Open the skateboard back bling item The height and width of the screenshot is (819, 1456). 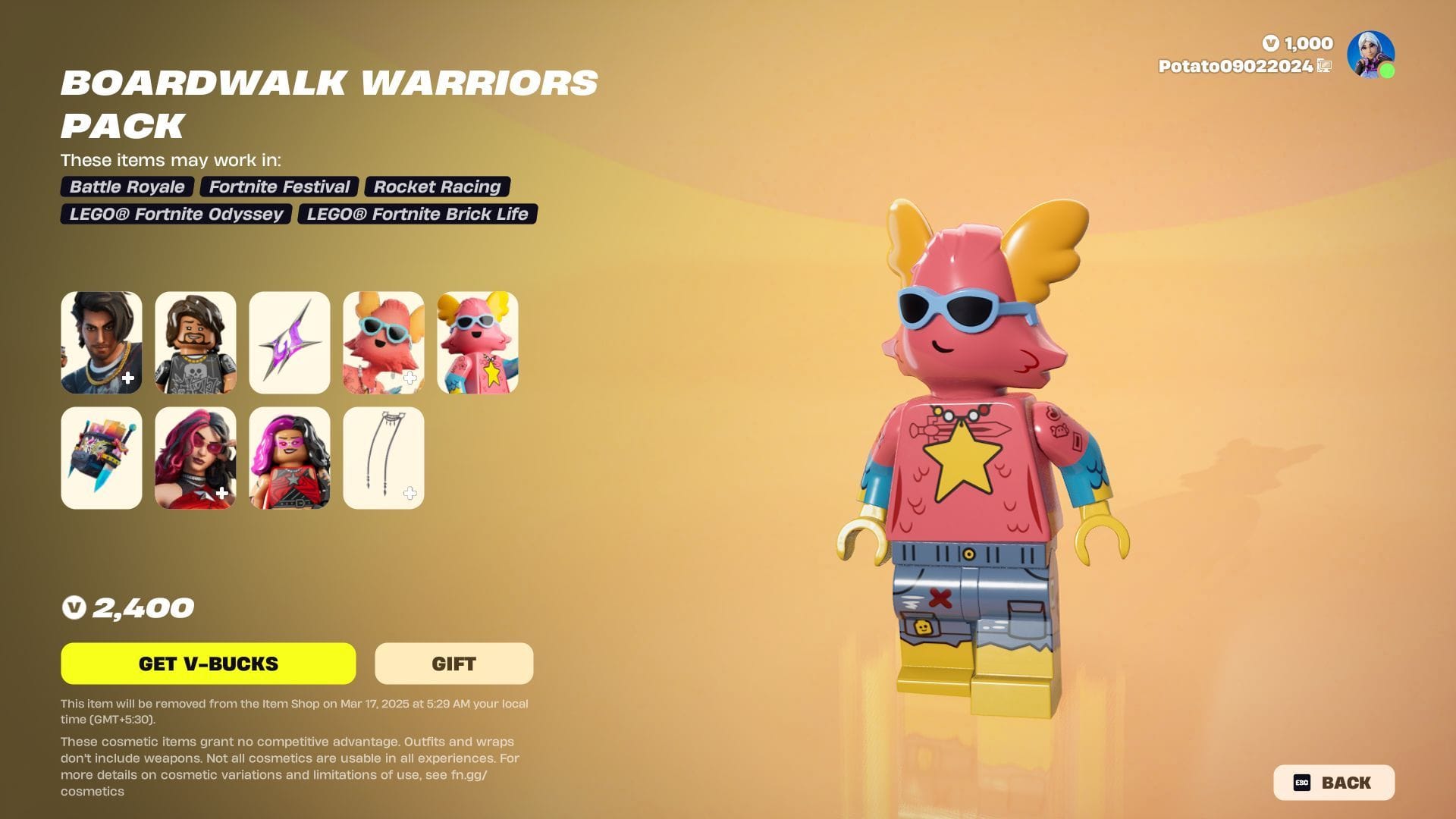coord(101,457)
